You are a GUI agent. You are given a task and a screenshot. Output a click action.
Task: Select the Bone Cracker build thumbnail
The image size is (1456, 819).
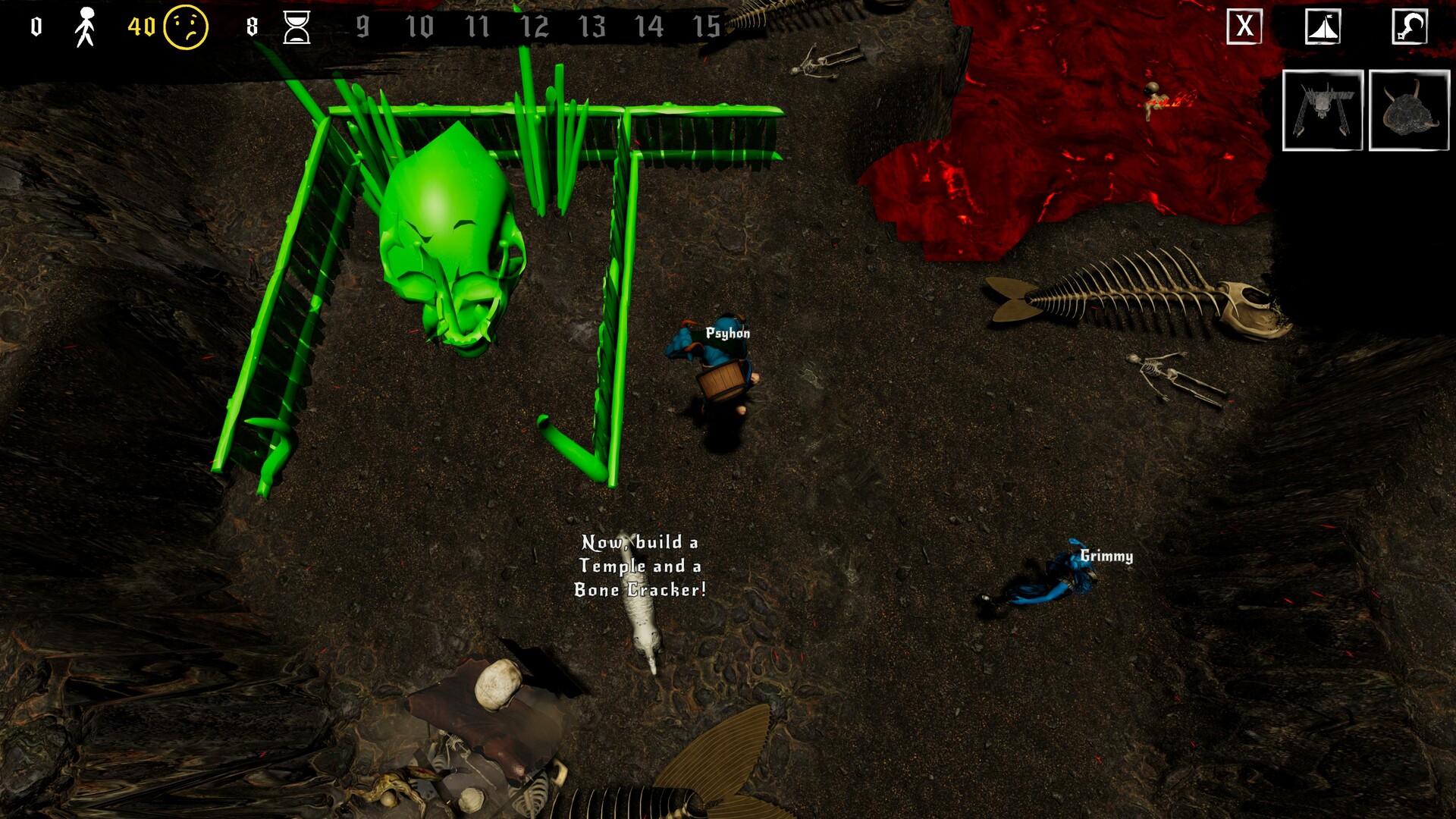tap(1409, 111)
